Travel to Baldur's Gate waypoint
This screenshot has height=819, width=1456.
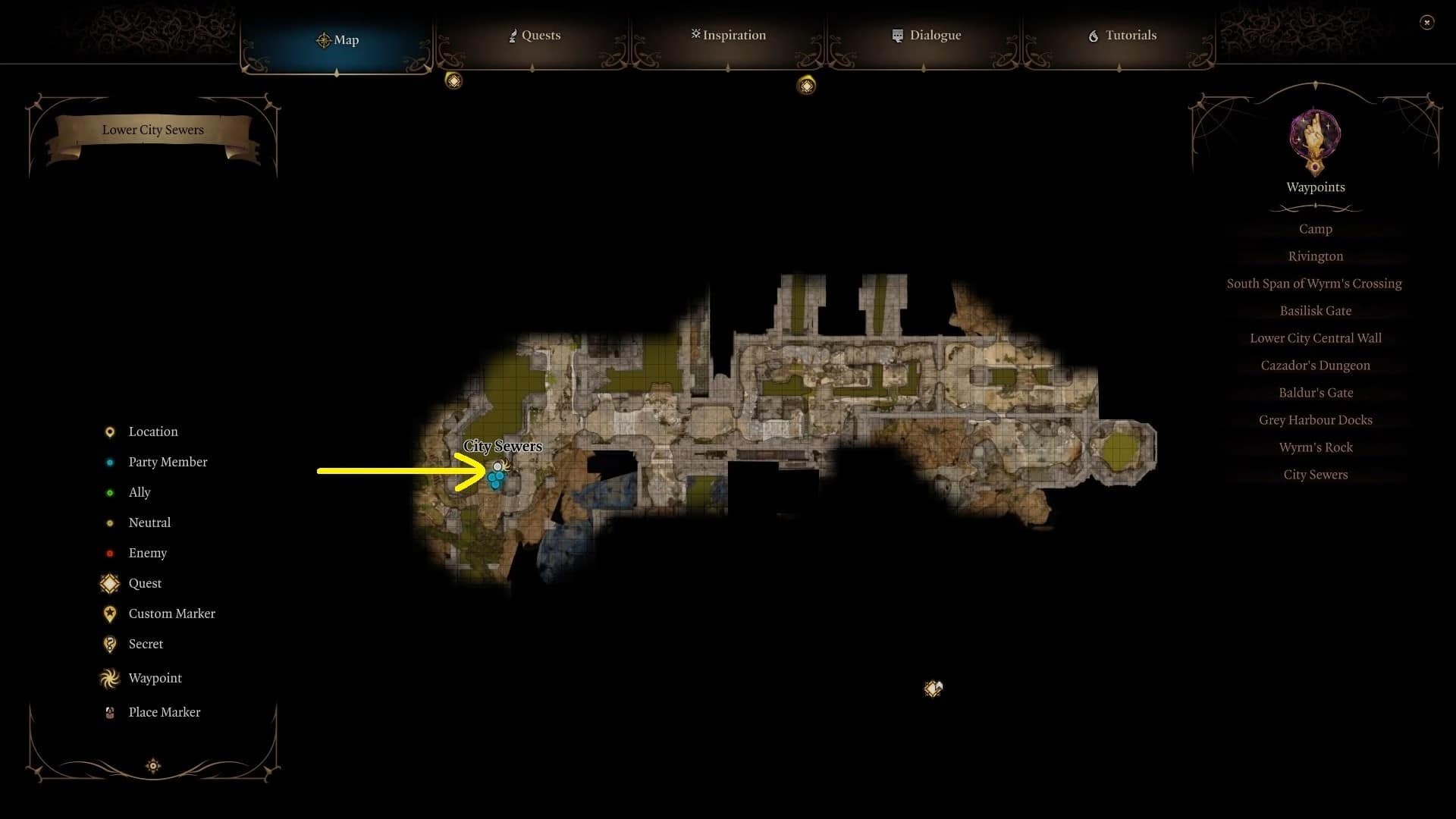(x=1315, y=393)
